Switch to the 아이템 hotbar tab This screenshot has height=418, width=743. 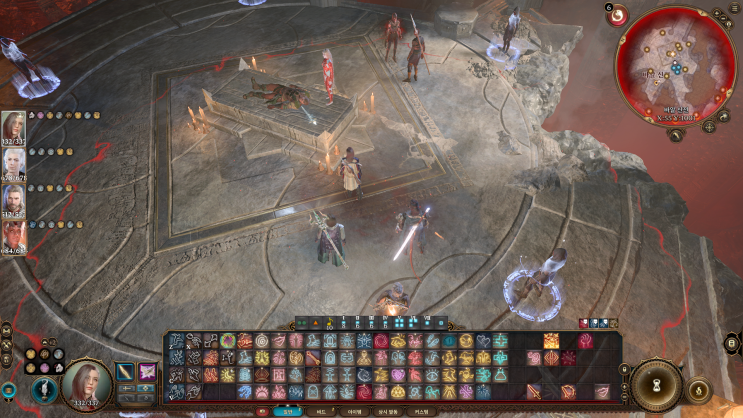pyautogui.click(x=354, y=411)
